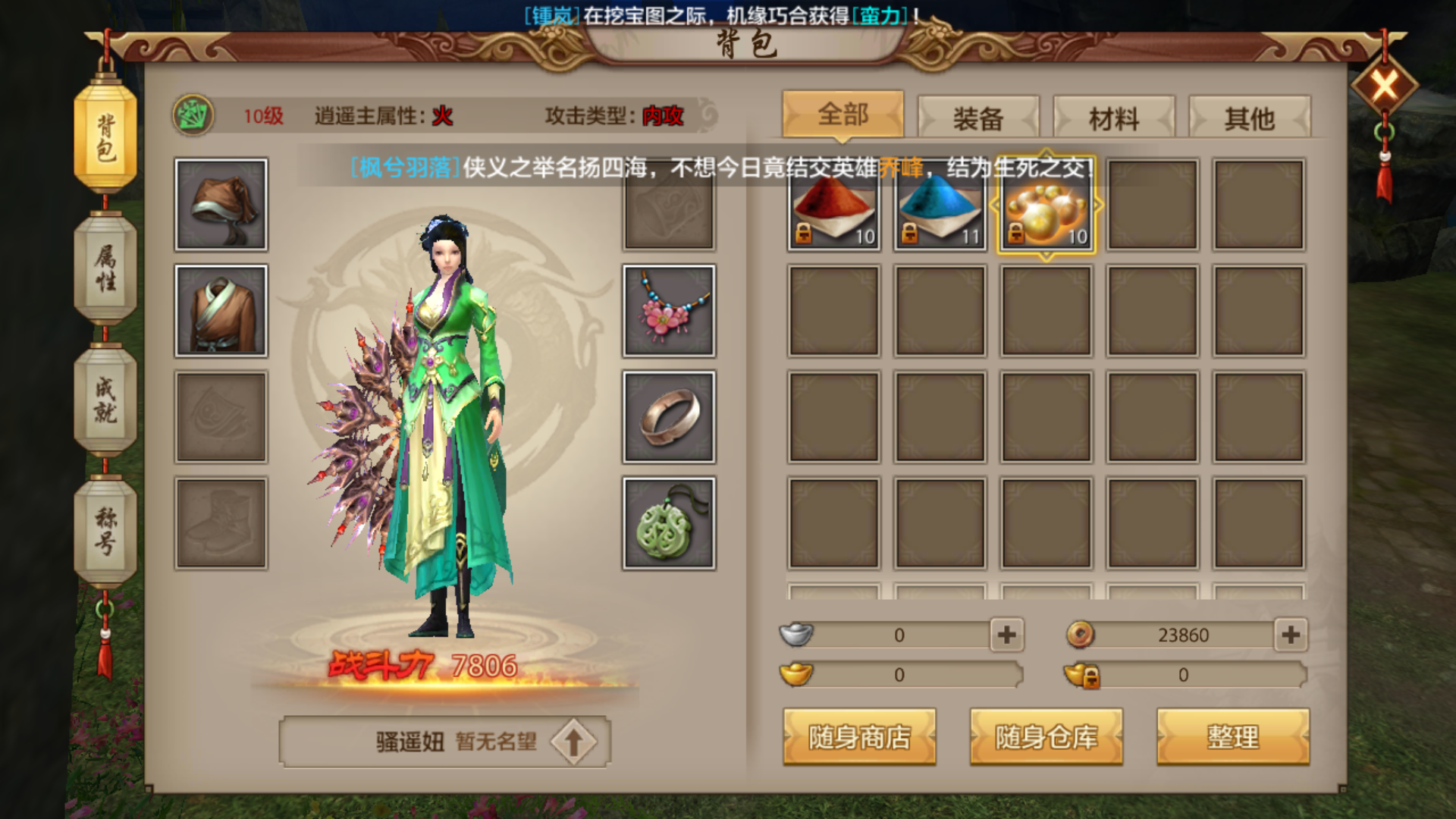Click the reputation upgrade arrow button
Viewport: 1456px width, 819px height.
573,742
